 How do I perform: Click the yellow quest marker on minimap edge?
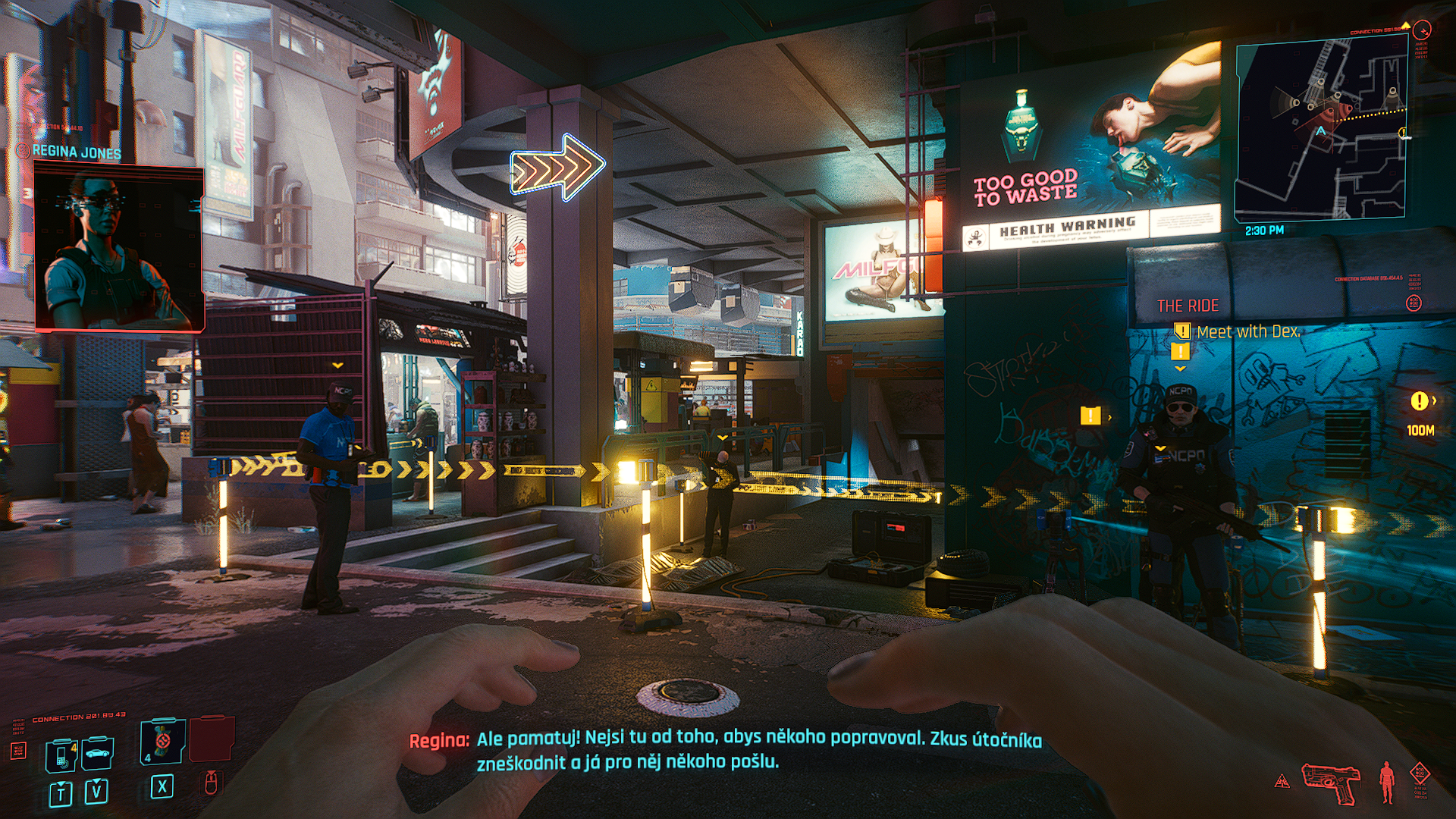tap(1404, 133)
